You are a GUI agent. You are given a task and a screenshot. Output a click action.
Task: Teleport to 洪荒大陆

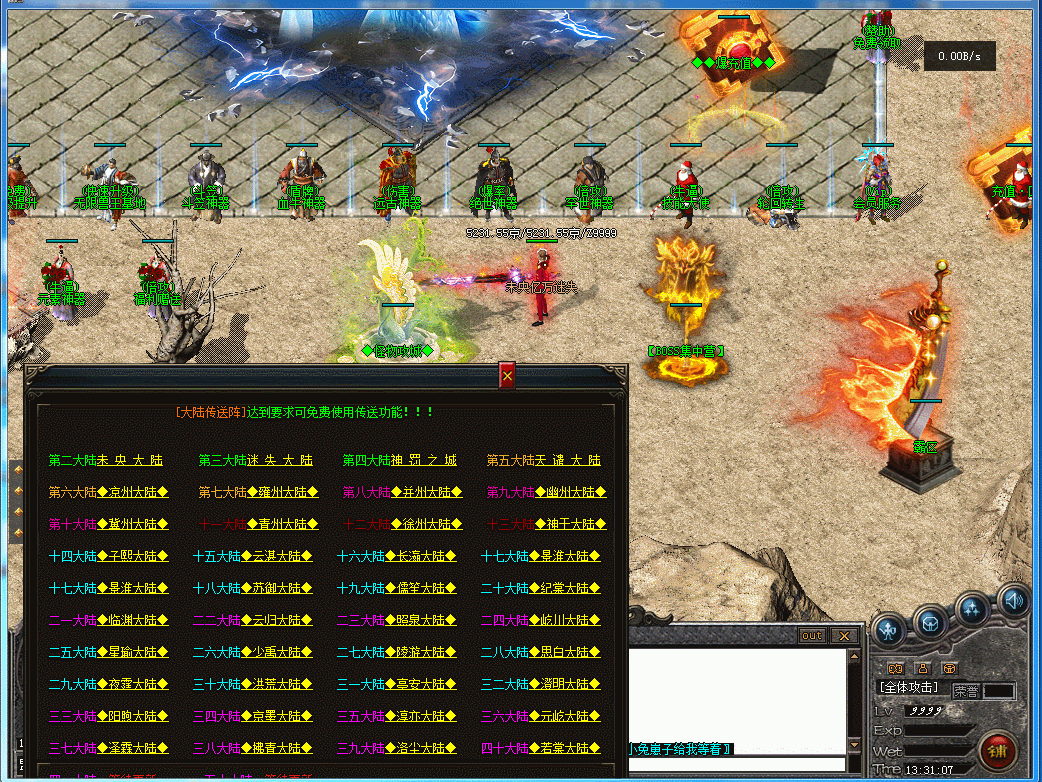tap(252, 684)
